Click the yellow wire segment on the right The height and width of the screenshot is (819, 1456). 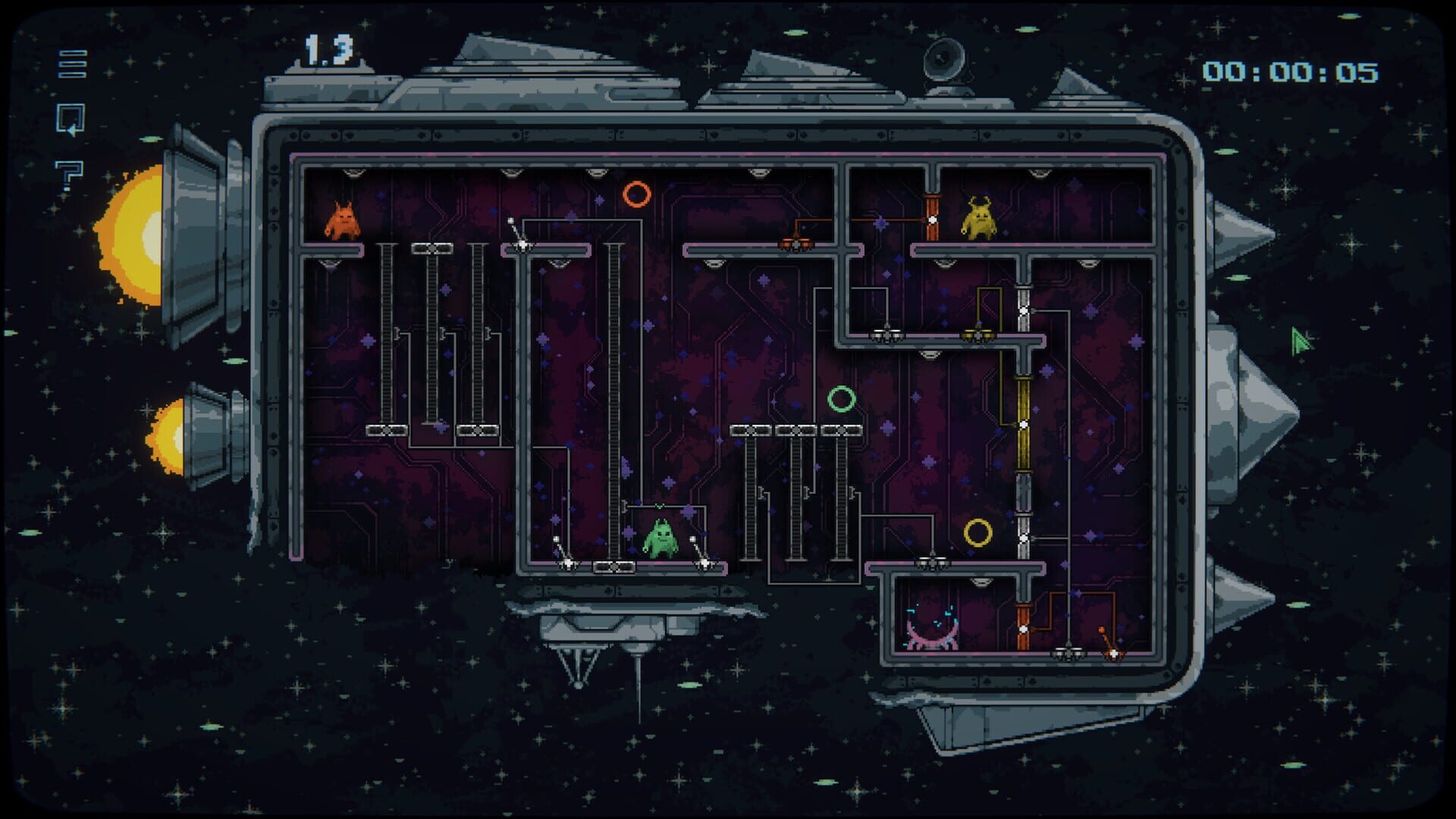point(1025,425)
